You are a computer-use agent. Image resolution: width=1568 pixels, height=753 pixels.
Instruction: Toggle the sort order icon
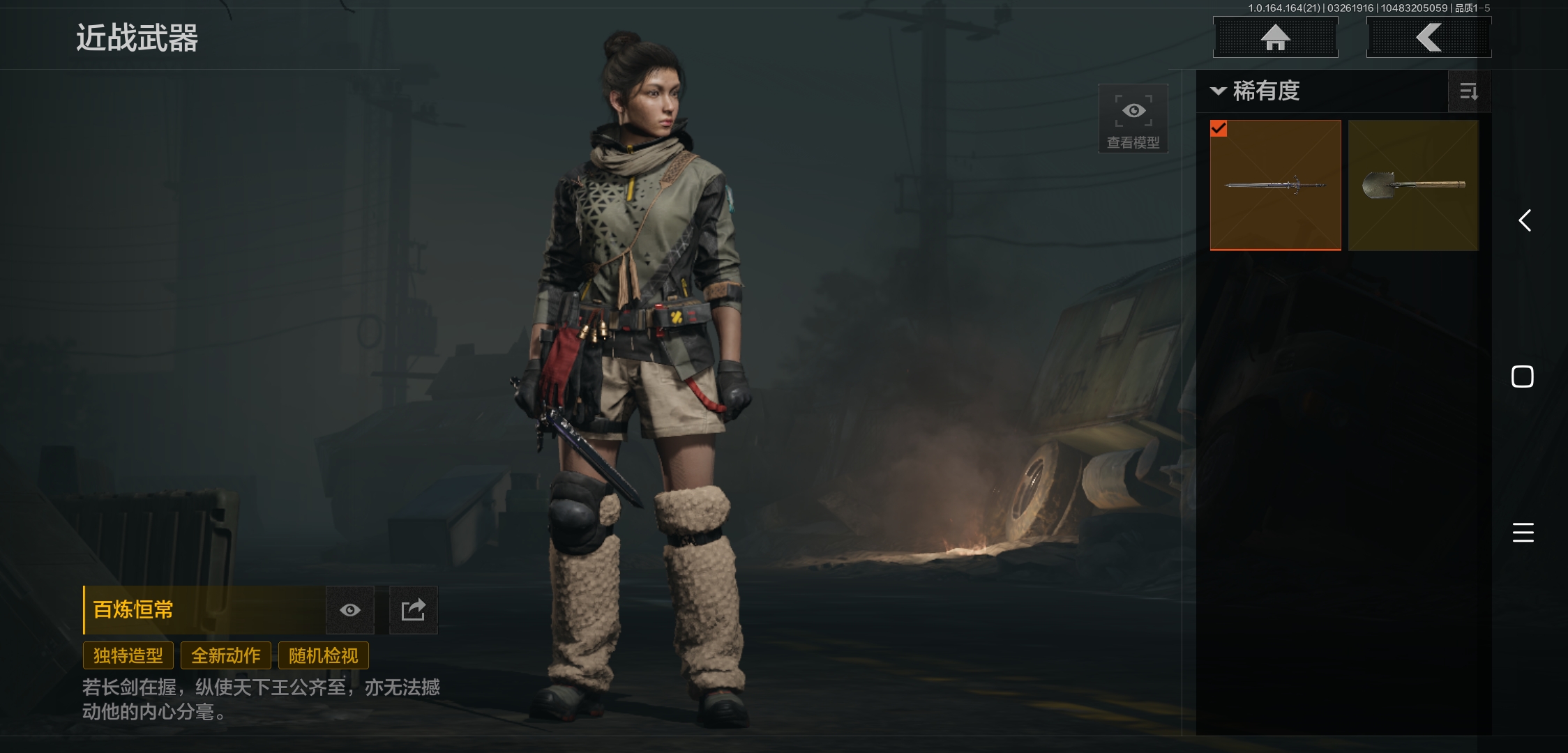click(1468, 91)
